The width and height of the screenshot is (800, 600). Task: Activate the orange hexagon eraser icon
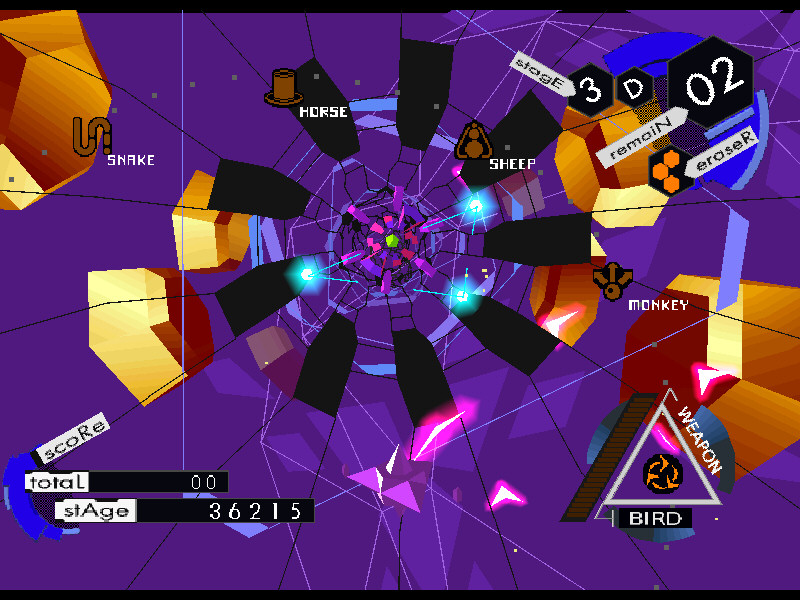(x=665, y=170)
